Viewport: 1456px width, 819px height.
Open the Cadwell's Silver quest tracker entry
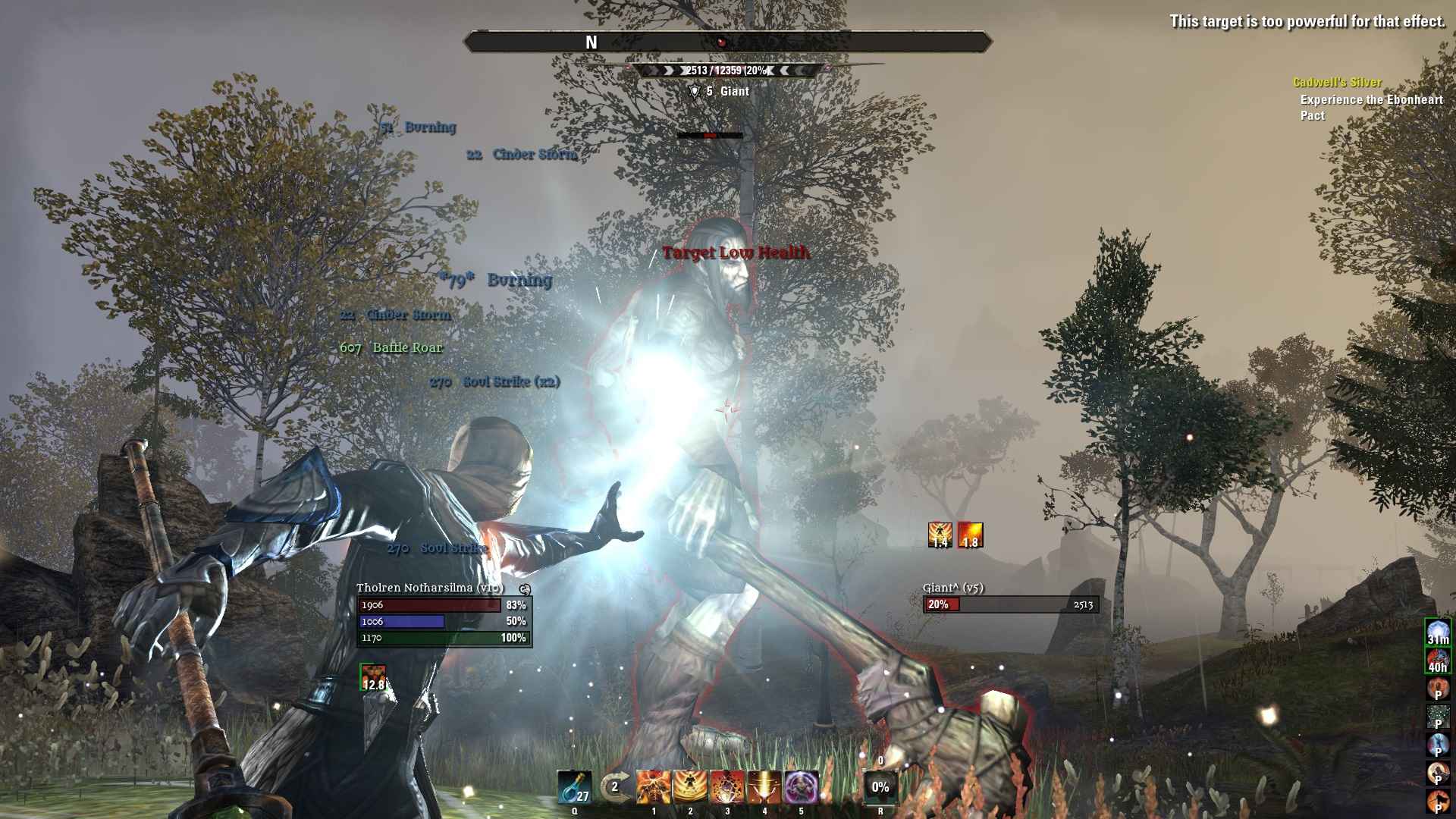[1337, 82]
